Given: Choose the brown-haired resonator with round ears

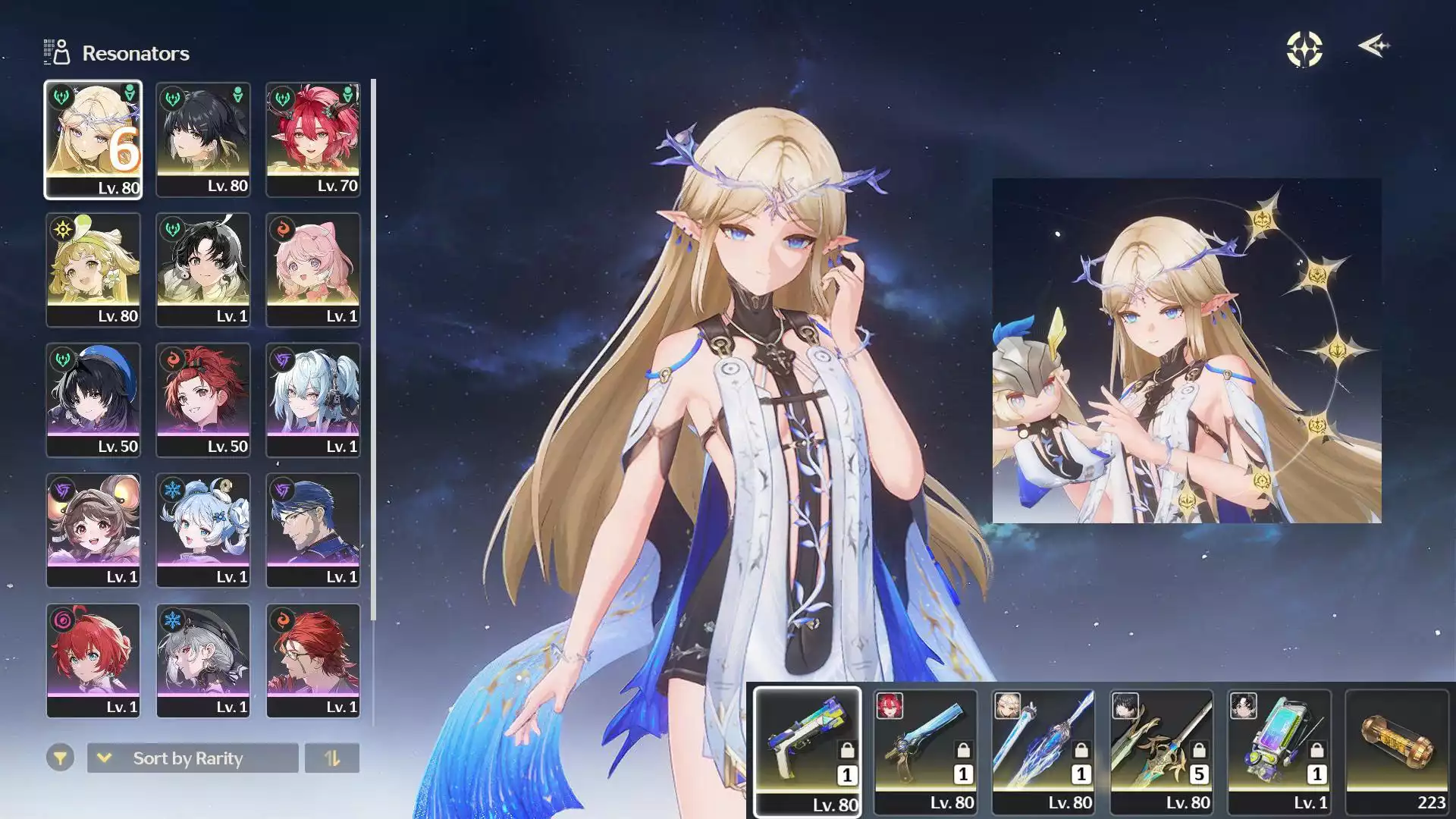Looking at the screenshot, I should [x=93, y=531].
